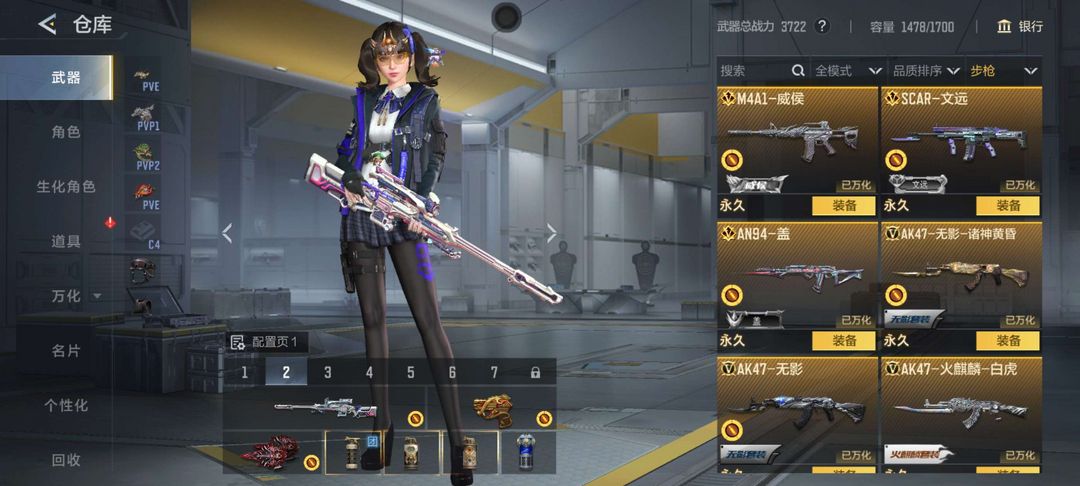Viewport: 1080px width, 486px height.
Task: Equip the SCAR-文远 rifle
Action: (x=1008, y=205)
